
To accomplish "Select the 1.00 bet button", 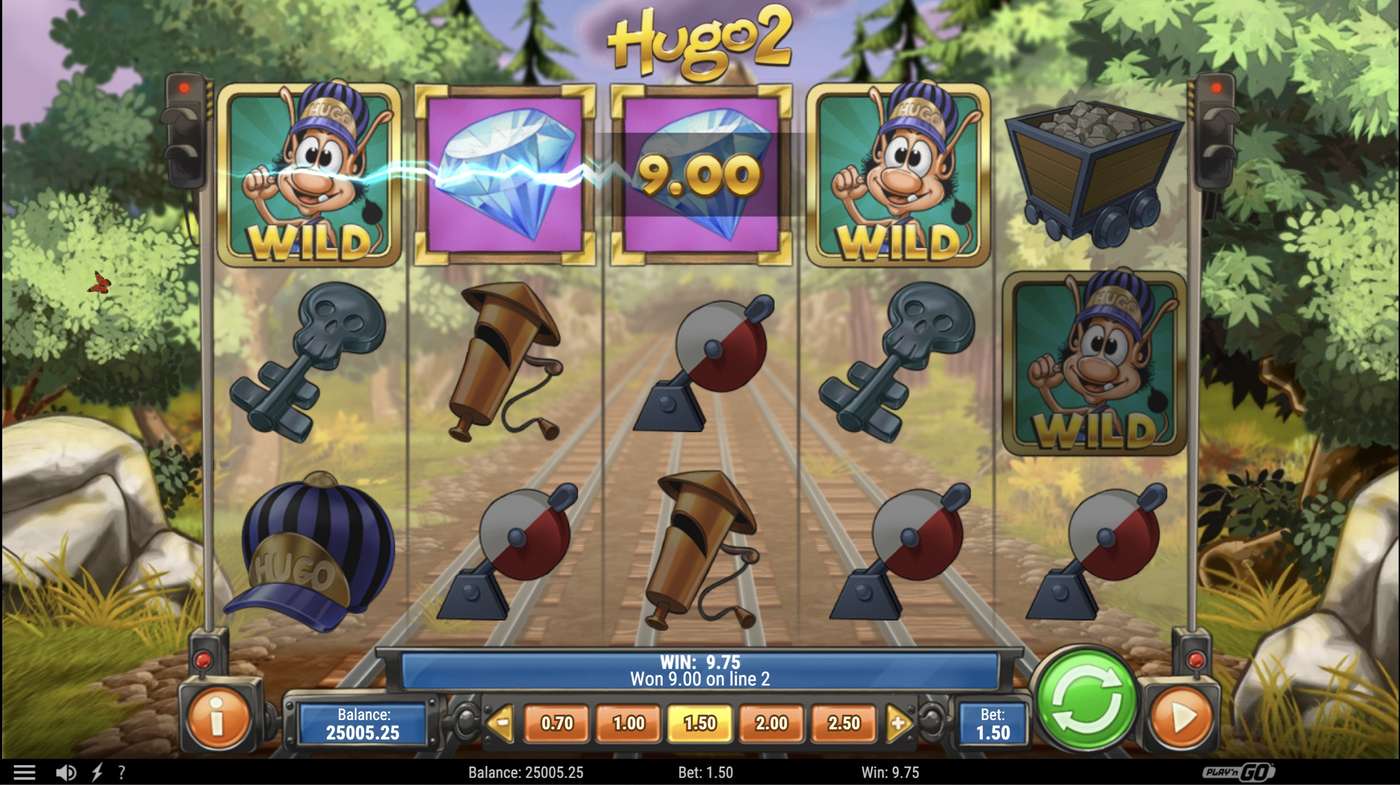I will 626,722.
